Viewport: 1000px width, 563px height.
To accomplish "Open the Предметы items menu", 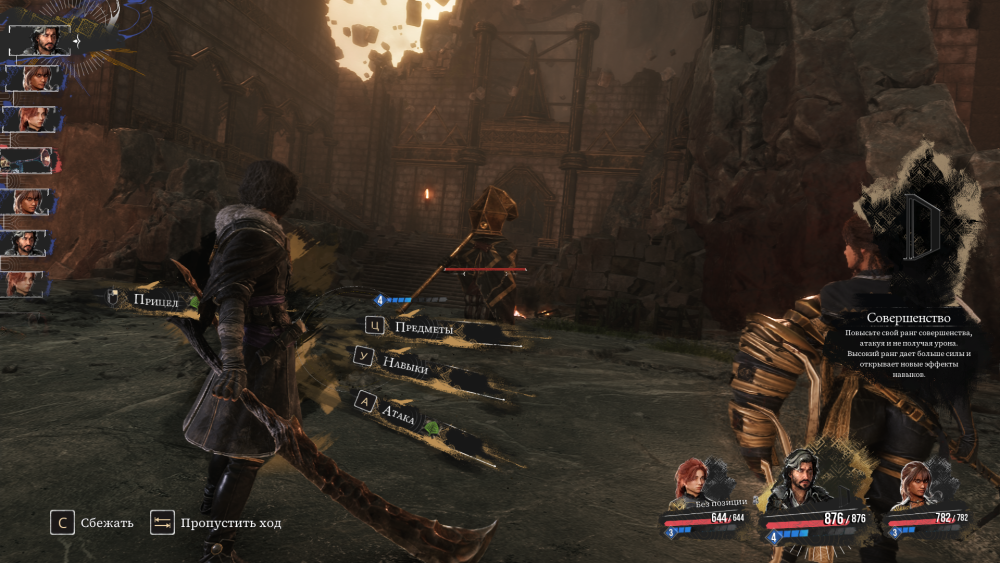I will [x=422, y=328].
